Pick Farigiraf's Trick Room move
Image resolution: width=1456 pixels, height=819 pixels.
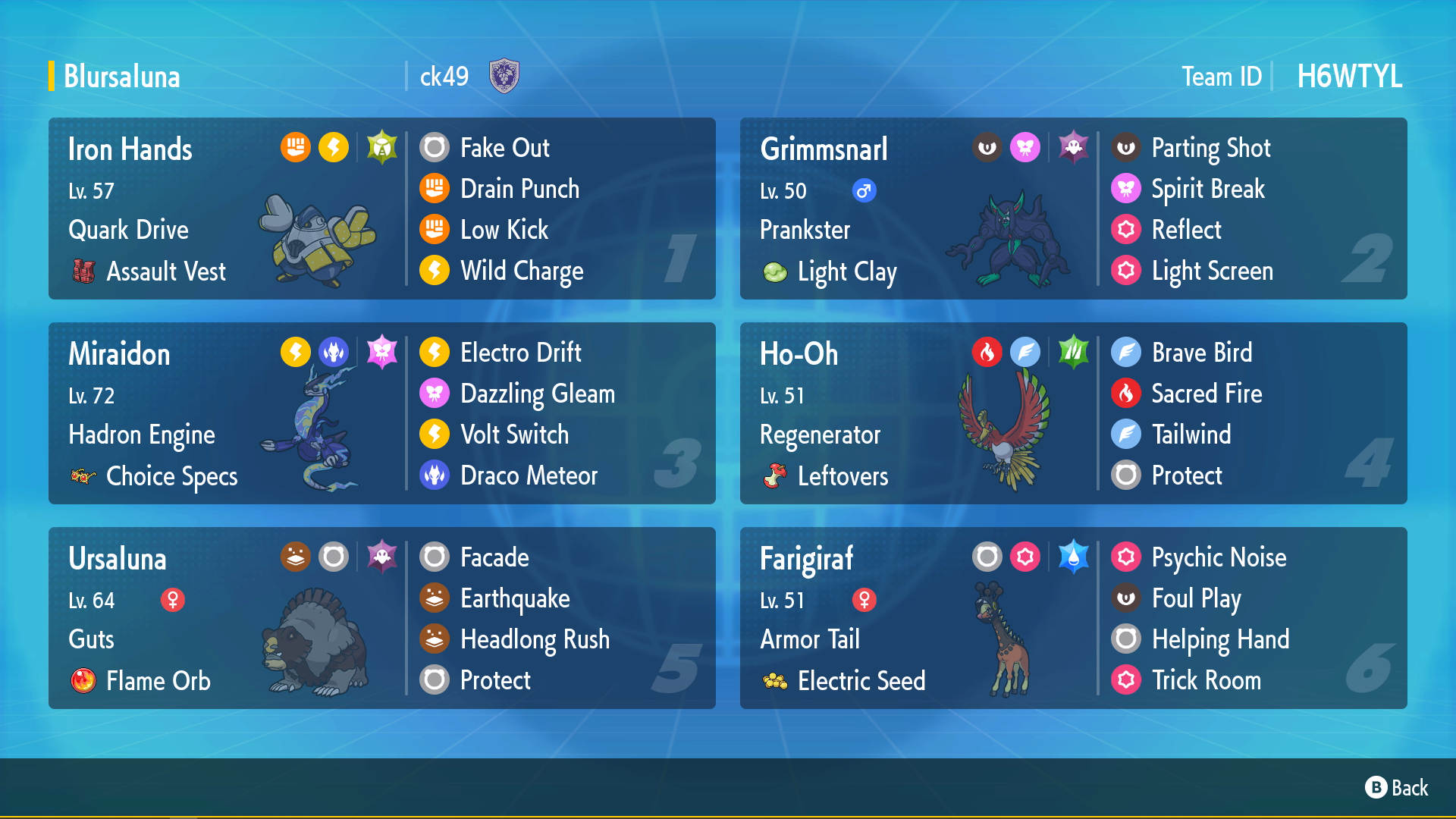pos(1206,680)
